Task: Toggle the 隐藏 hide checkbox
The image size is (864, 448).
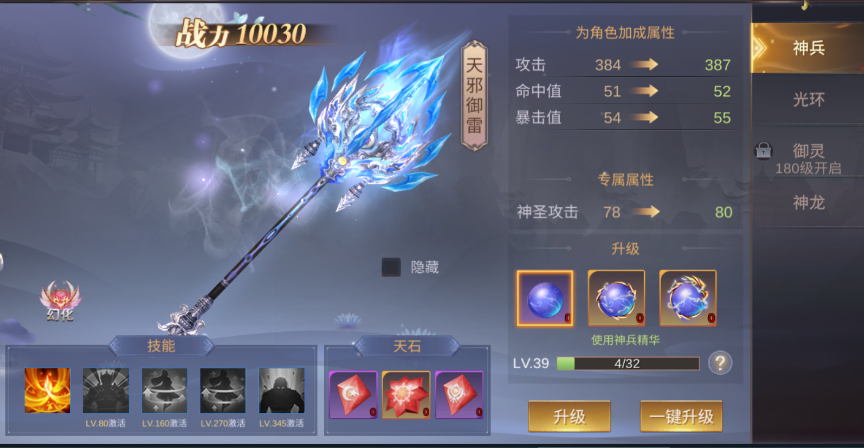Action: point(392,267)
